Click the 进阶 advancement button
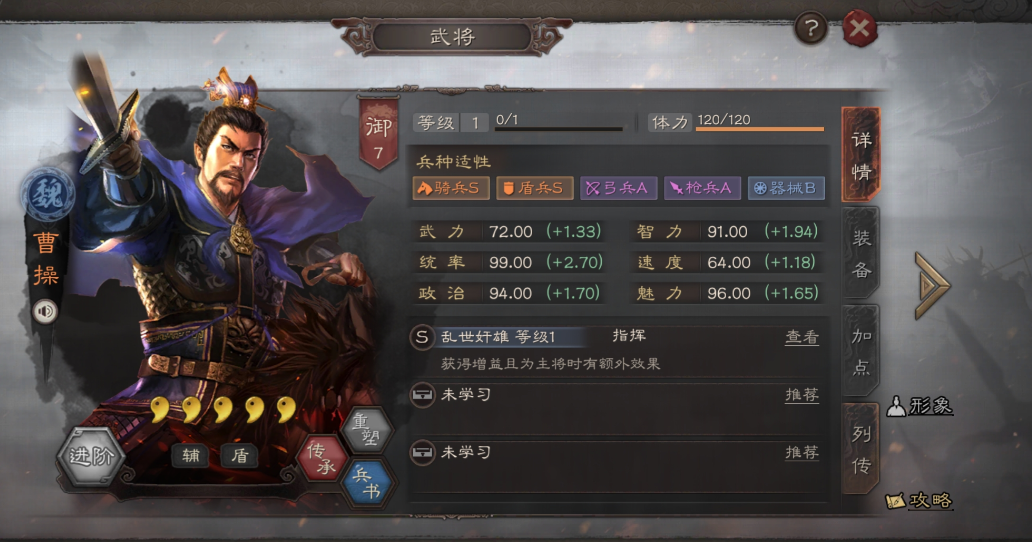 click(92, 459)
